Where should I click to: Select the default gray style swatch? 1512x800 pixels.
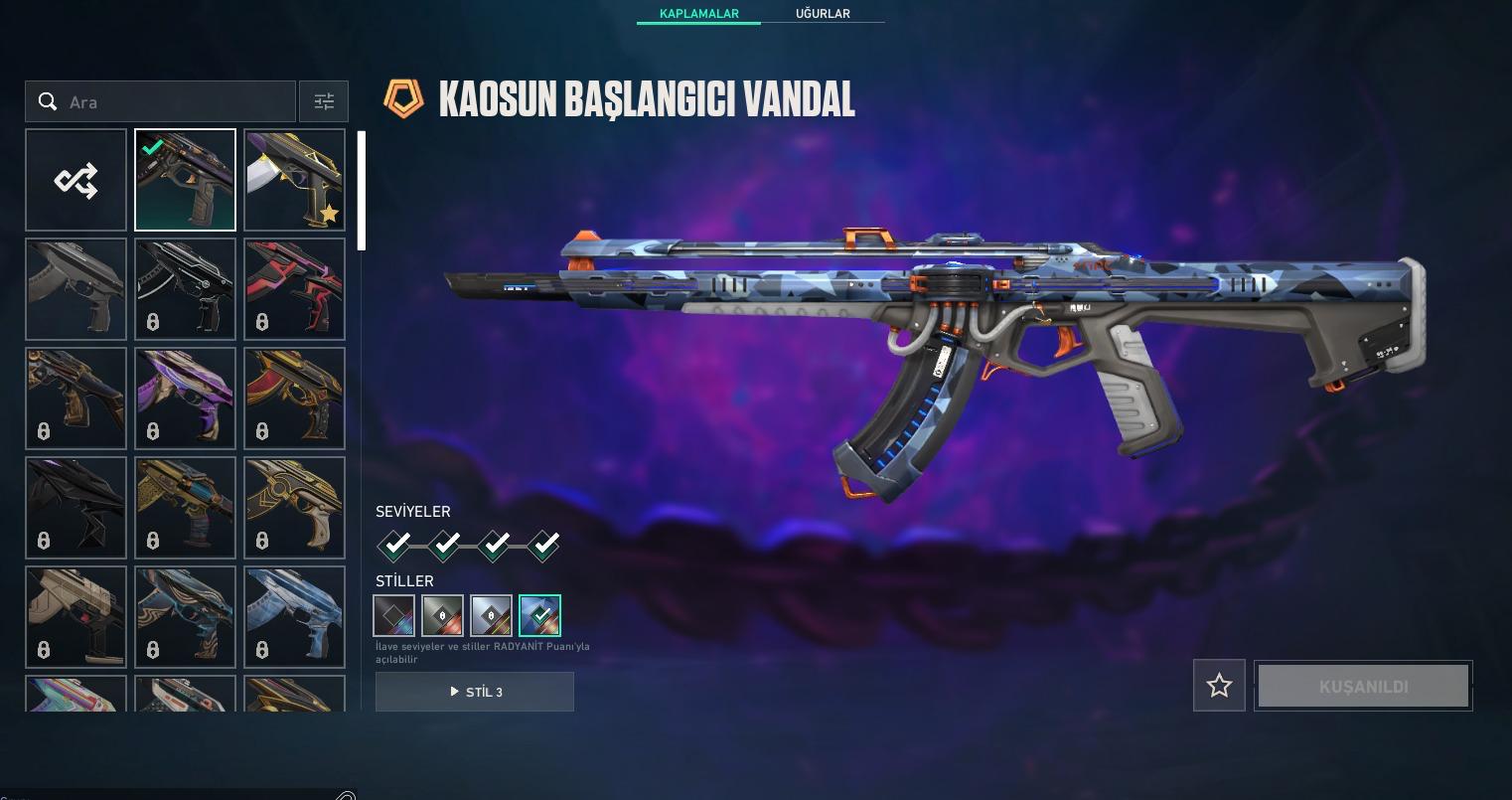point(393,615)
